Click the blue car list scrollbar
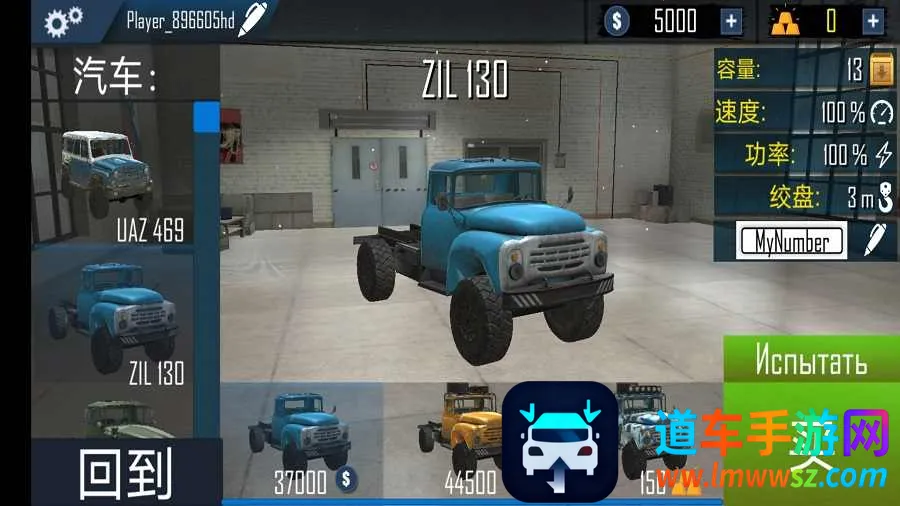900x506 pixels. (x=206, y=115)
